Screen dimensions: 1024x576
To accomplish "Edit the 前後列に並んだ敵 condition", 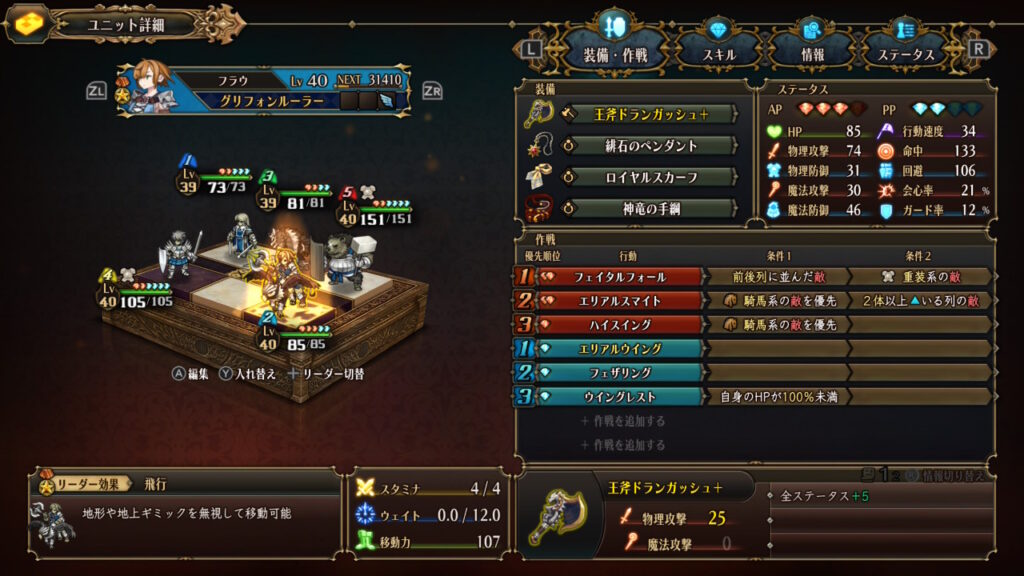I will click(x=777, y=276).
